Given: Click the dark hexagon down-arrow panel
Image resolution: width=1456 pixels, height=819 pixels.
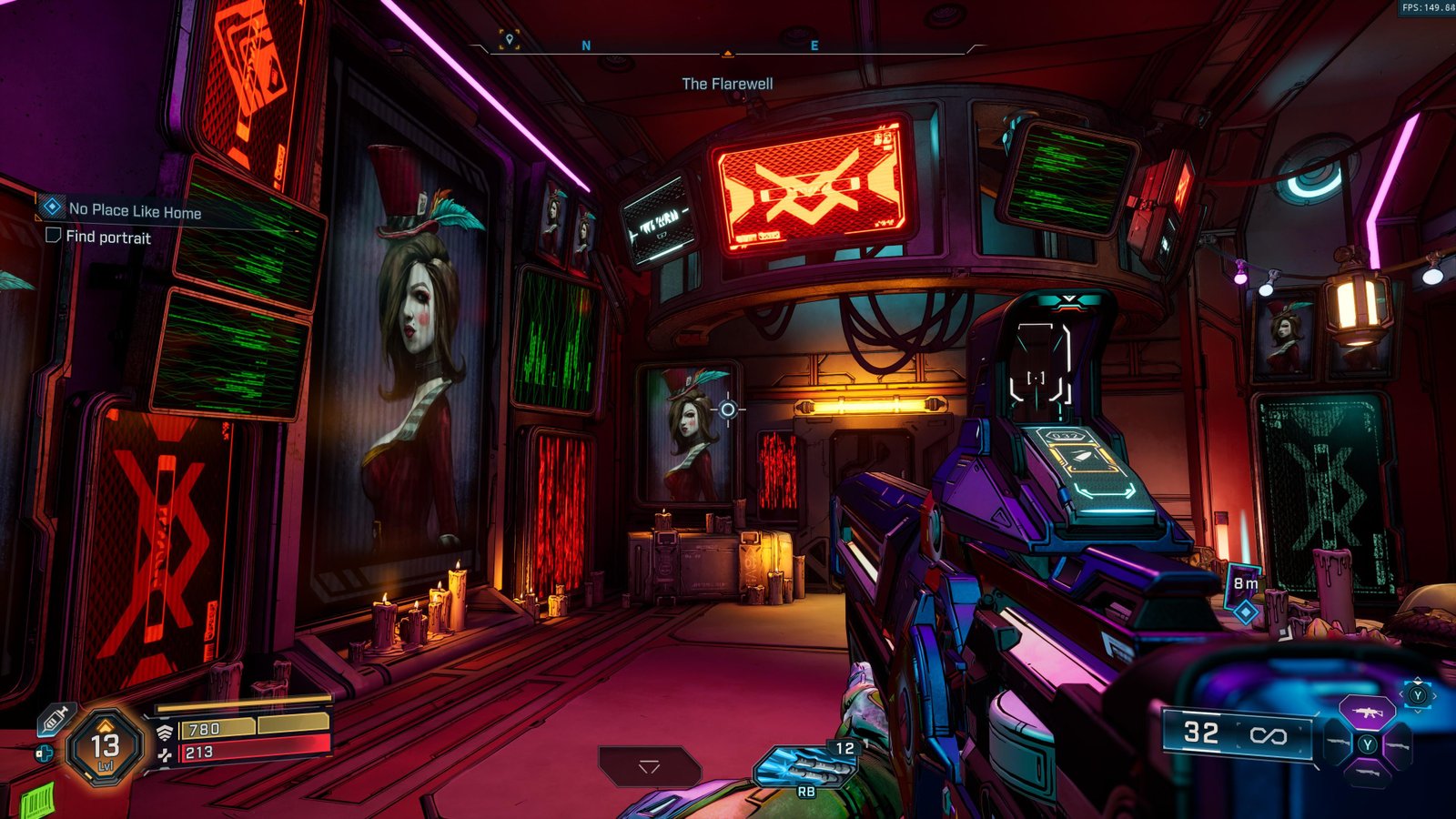Looking at the screenshot, I should tap(649, 766).
